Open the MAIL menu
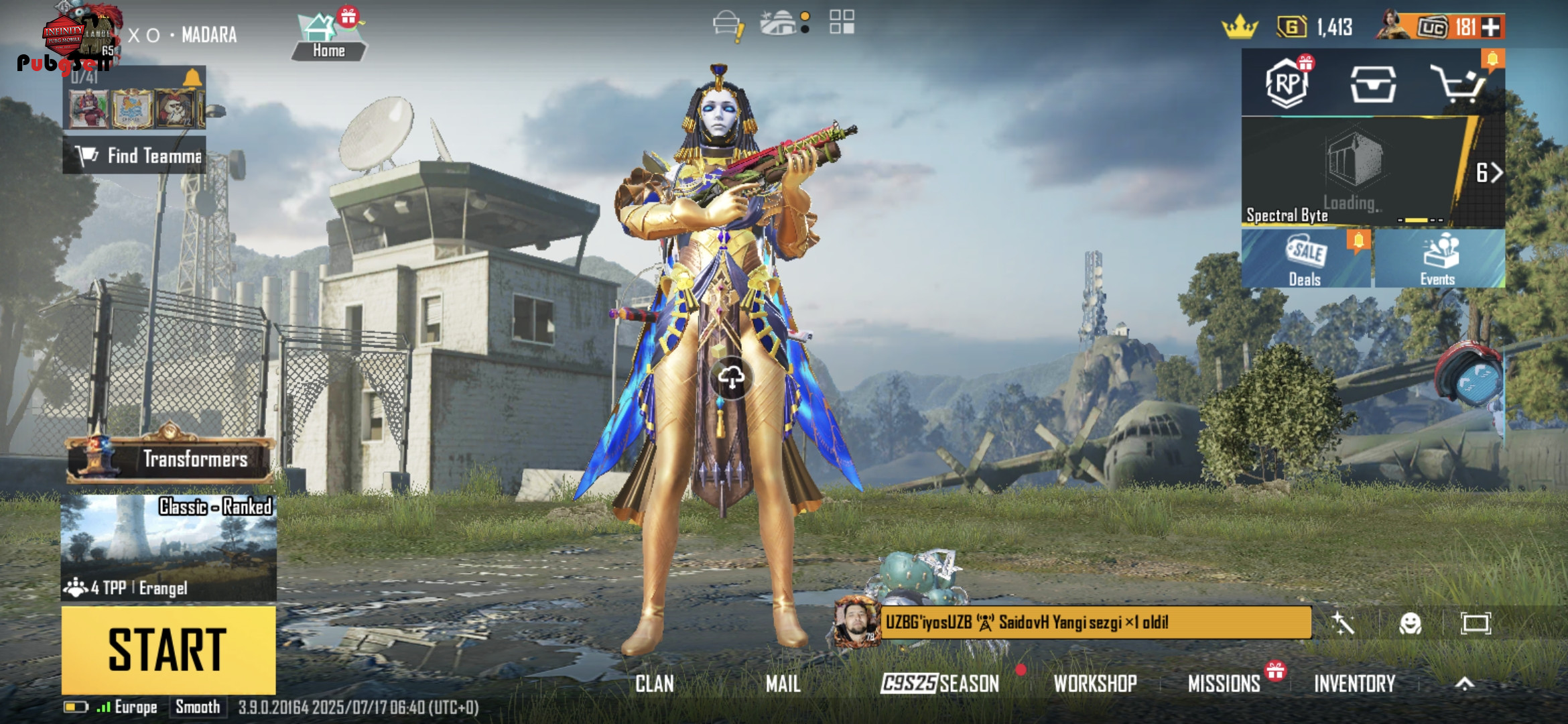1568x724 pixels. click(783, 684)
